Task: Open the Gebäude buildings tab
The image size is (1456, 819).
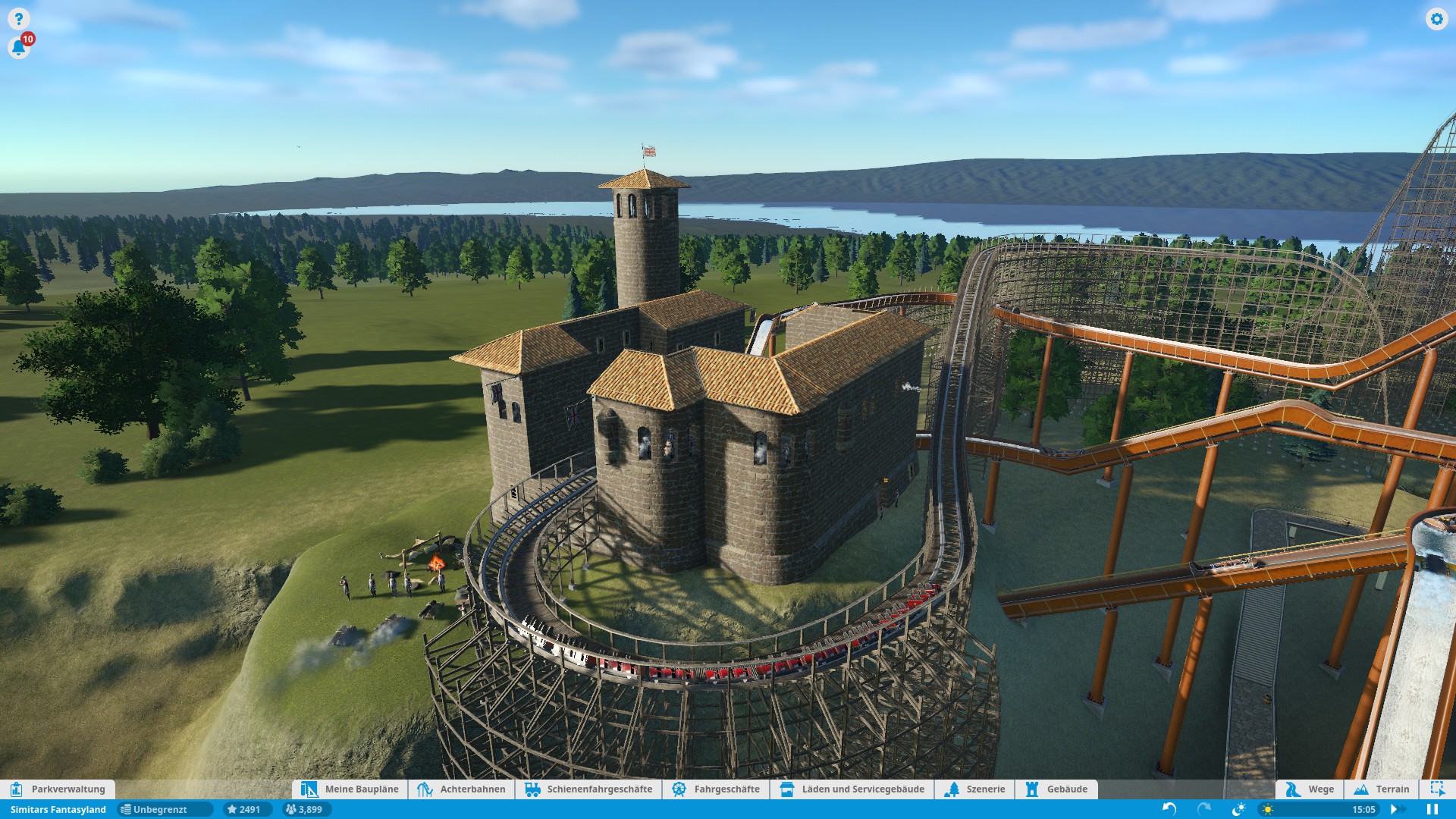Action: pos(1056,789)
